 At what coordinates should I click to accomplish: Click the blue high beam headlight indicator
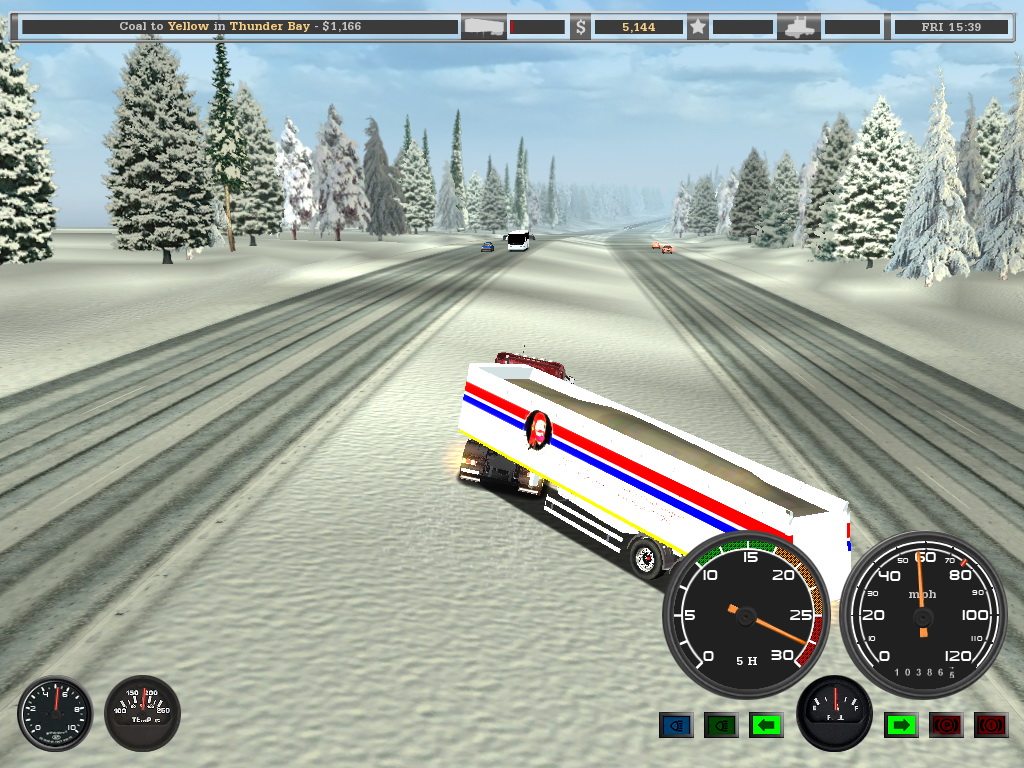[x=676, y=725]
